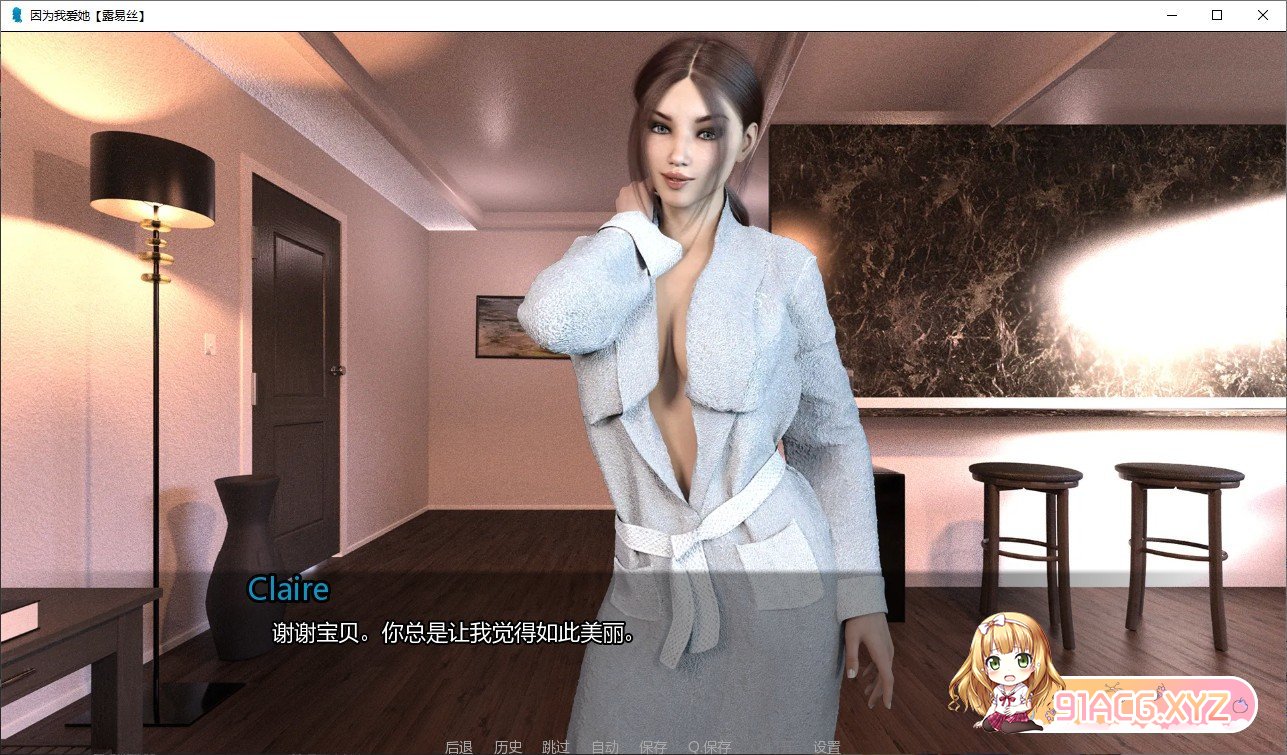Close the 因为我爱她 game window
Image resolution: width=1287 pixels, height=755 pixels.
[x=1262, y=15]
